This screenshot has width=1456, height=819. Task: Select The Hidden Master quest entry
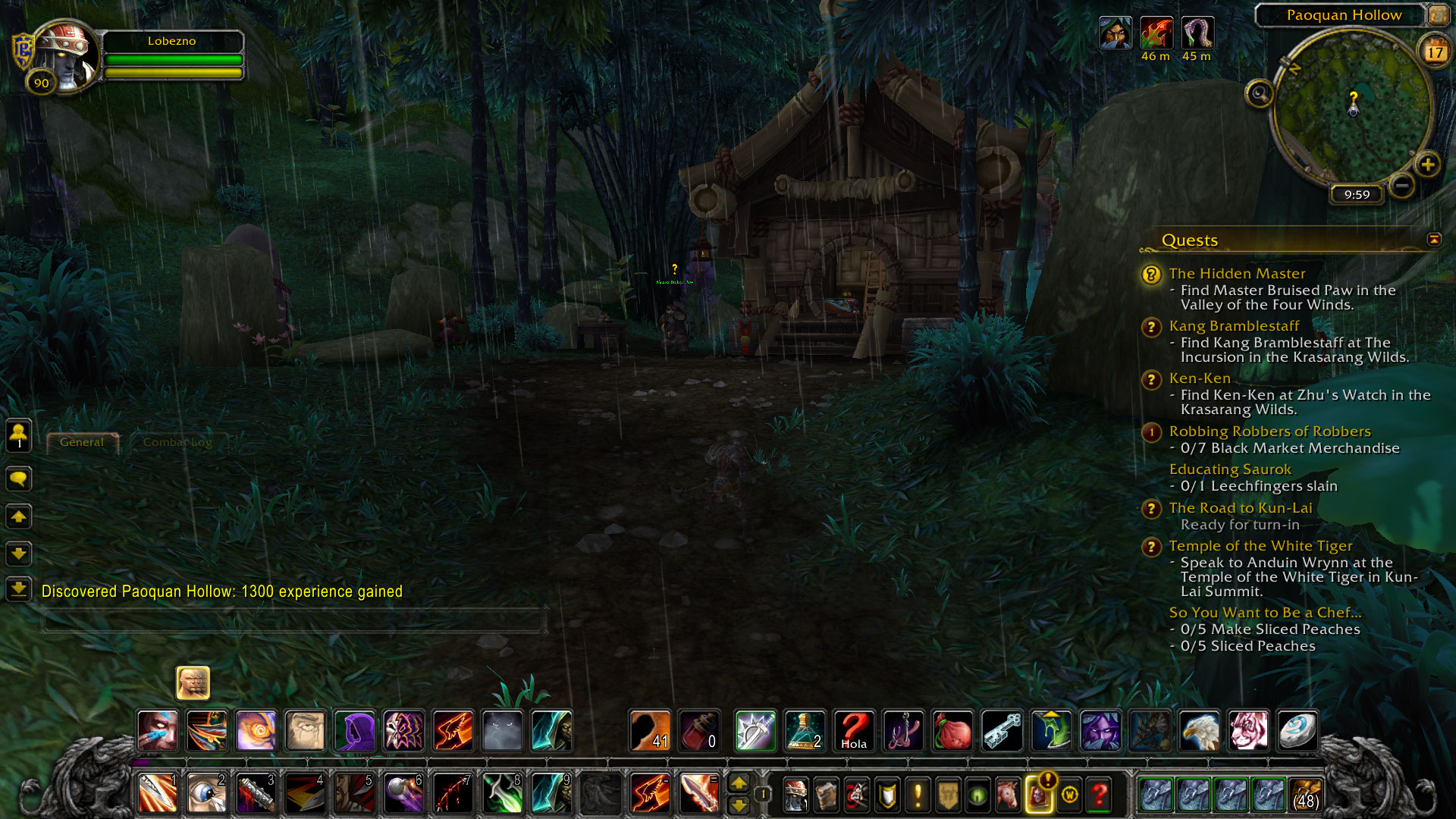[x=1237, y=274]
